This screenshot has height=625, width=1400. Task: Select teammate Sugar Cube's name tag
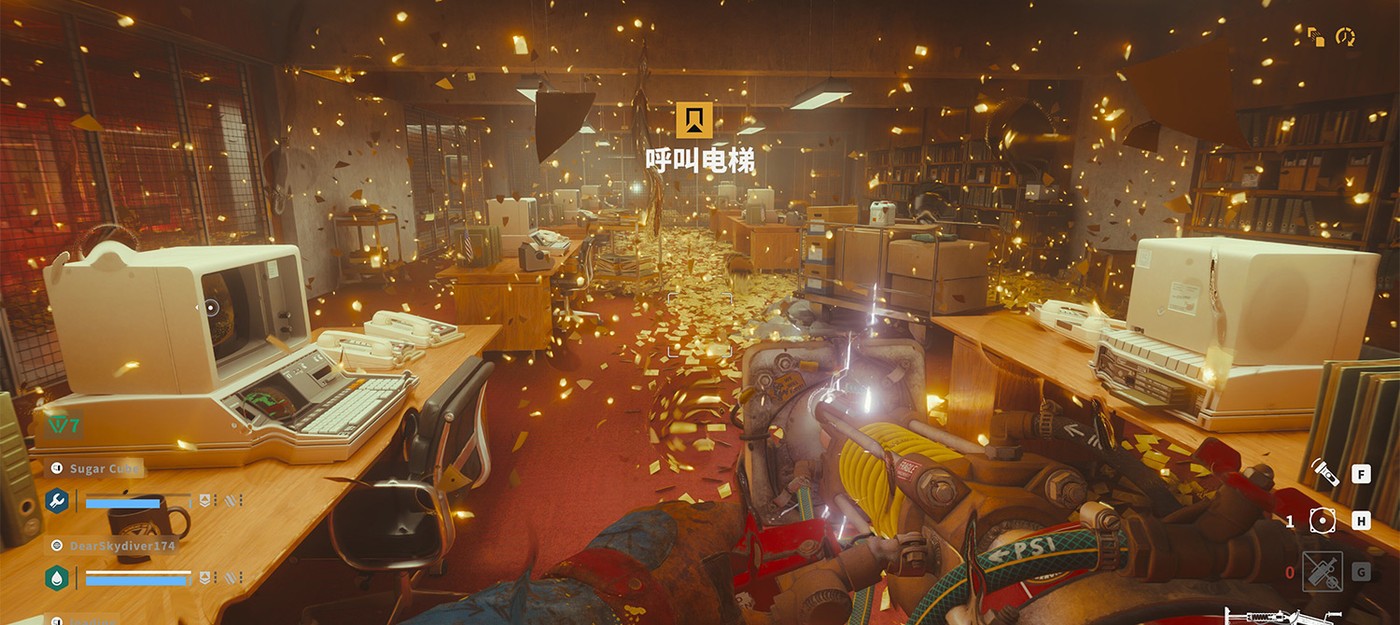coord(96,468)
